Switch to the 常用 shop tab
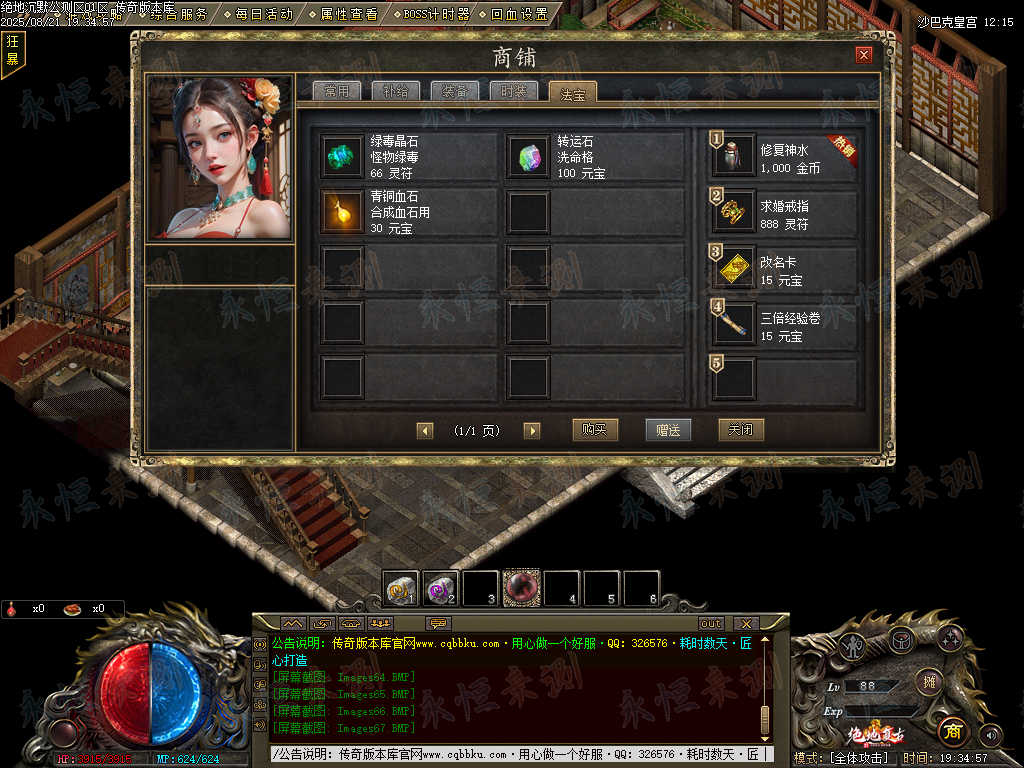 337,91
